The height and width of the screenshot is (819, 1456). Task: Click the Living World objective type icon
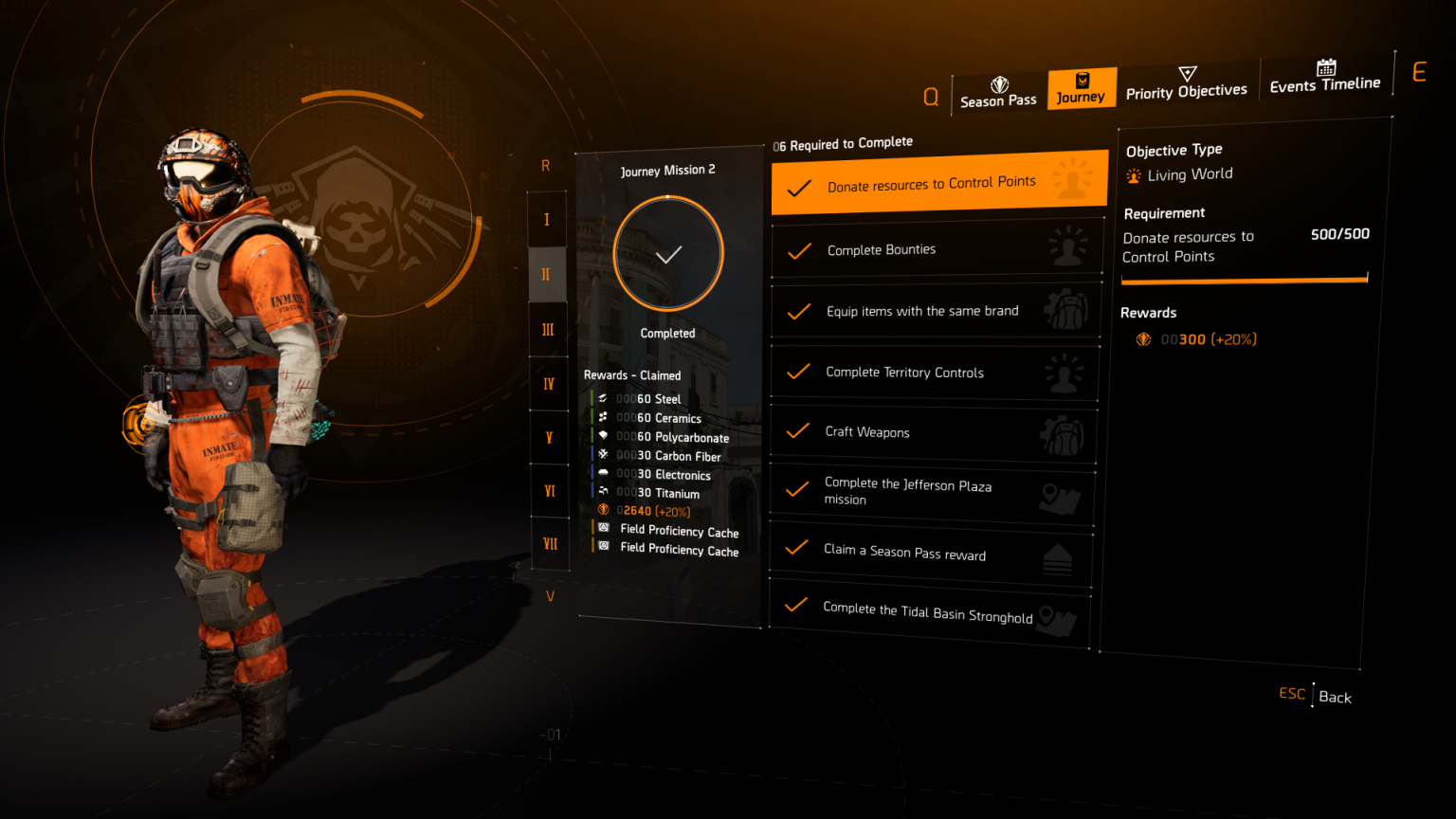coord(1132,174)
